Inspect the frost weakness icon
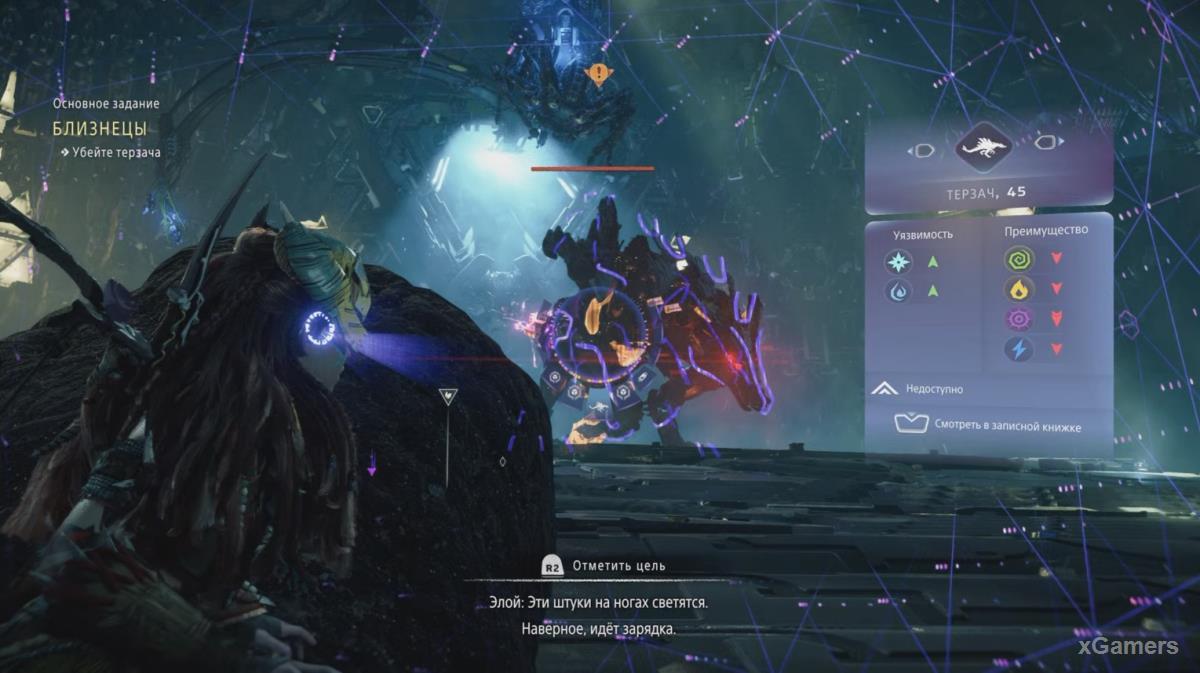 (899, 261)
